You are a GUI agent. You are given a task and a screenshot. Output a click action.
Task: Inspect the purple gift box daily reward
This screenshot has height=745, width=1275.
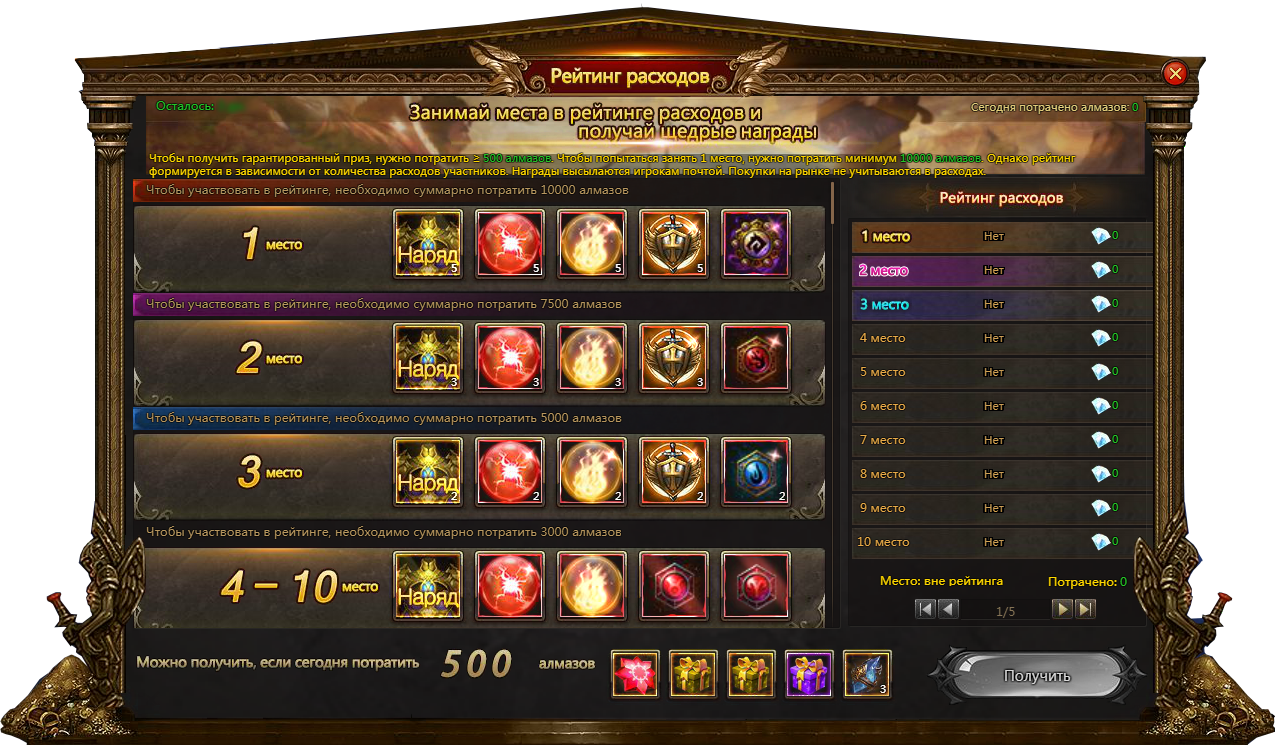(809, 674)
